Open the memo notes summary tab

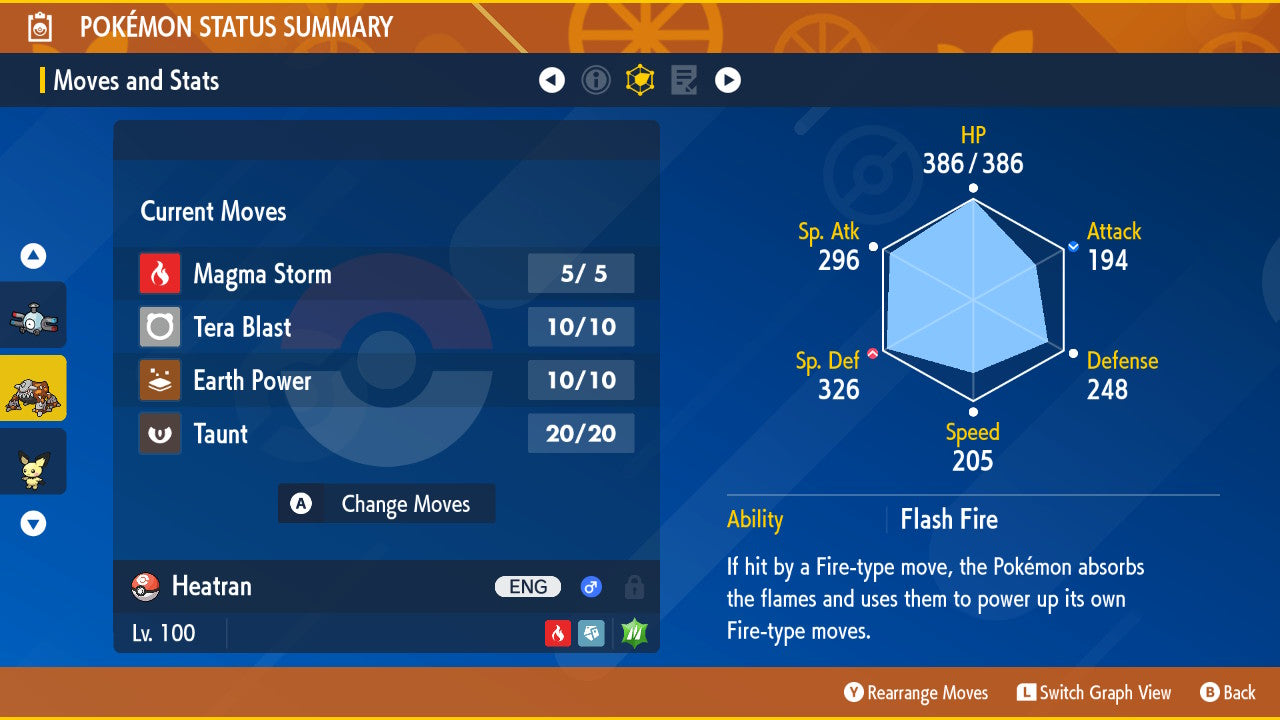[684, 80]
